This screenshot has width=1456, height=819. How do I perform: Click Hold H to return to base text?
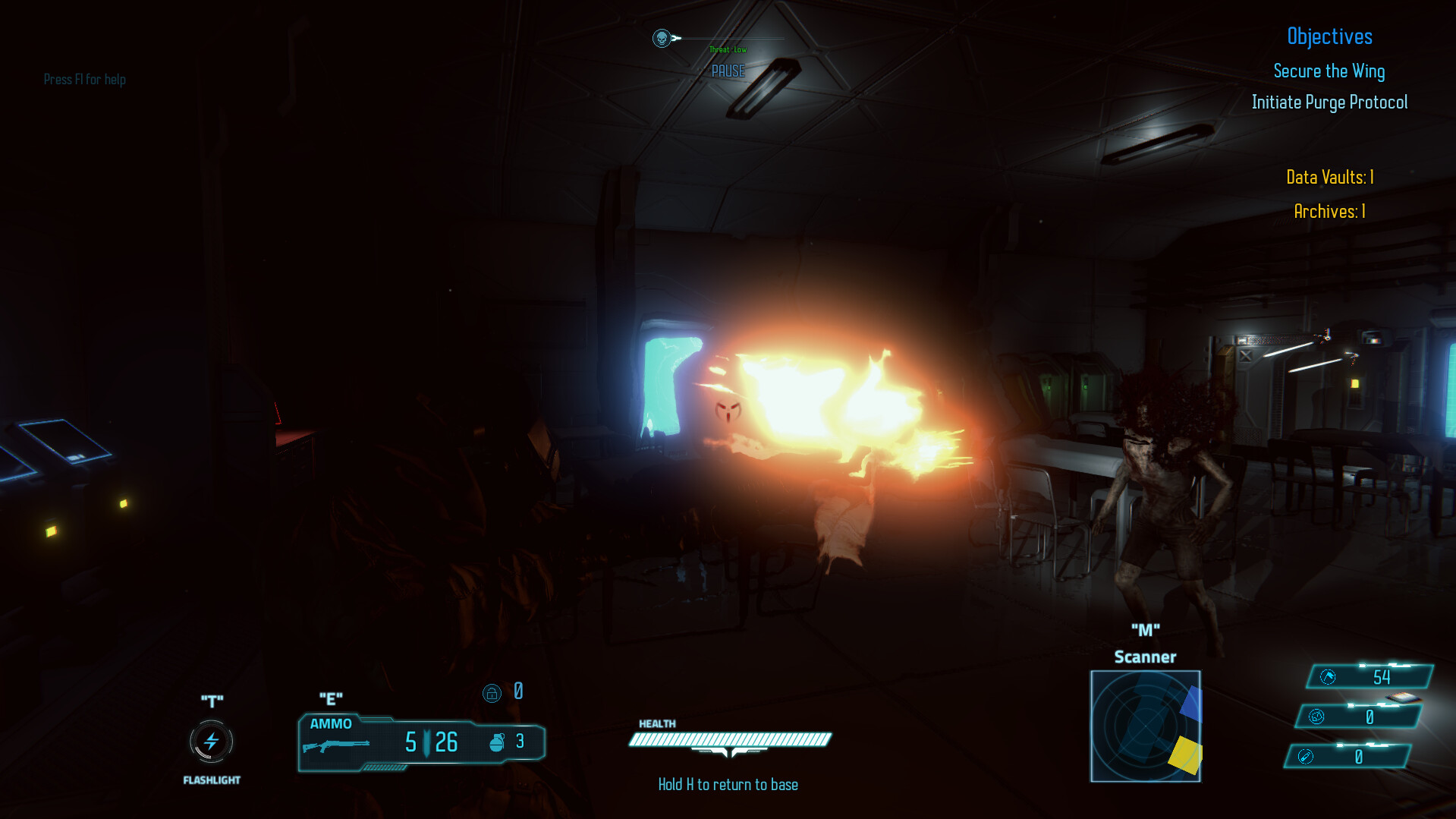coord(727,784)
